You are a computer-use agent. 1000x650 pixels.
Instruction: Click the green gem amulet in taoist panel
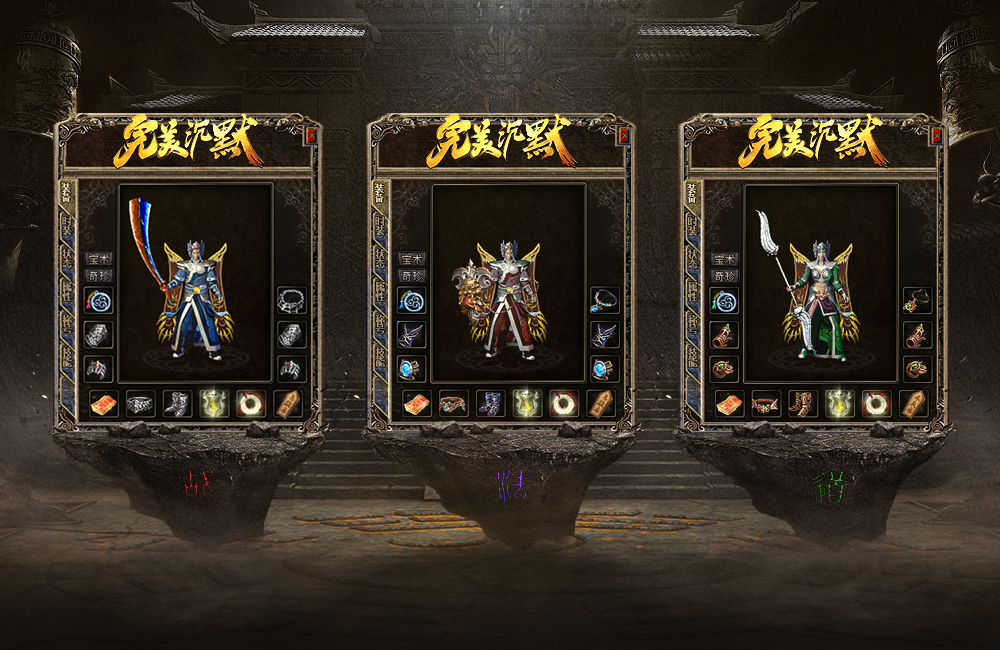[916, 300]
